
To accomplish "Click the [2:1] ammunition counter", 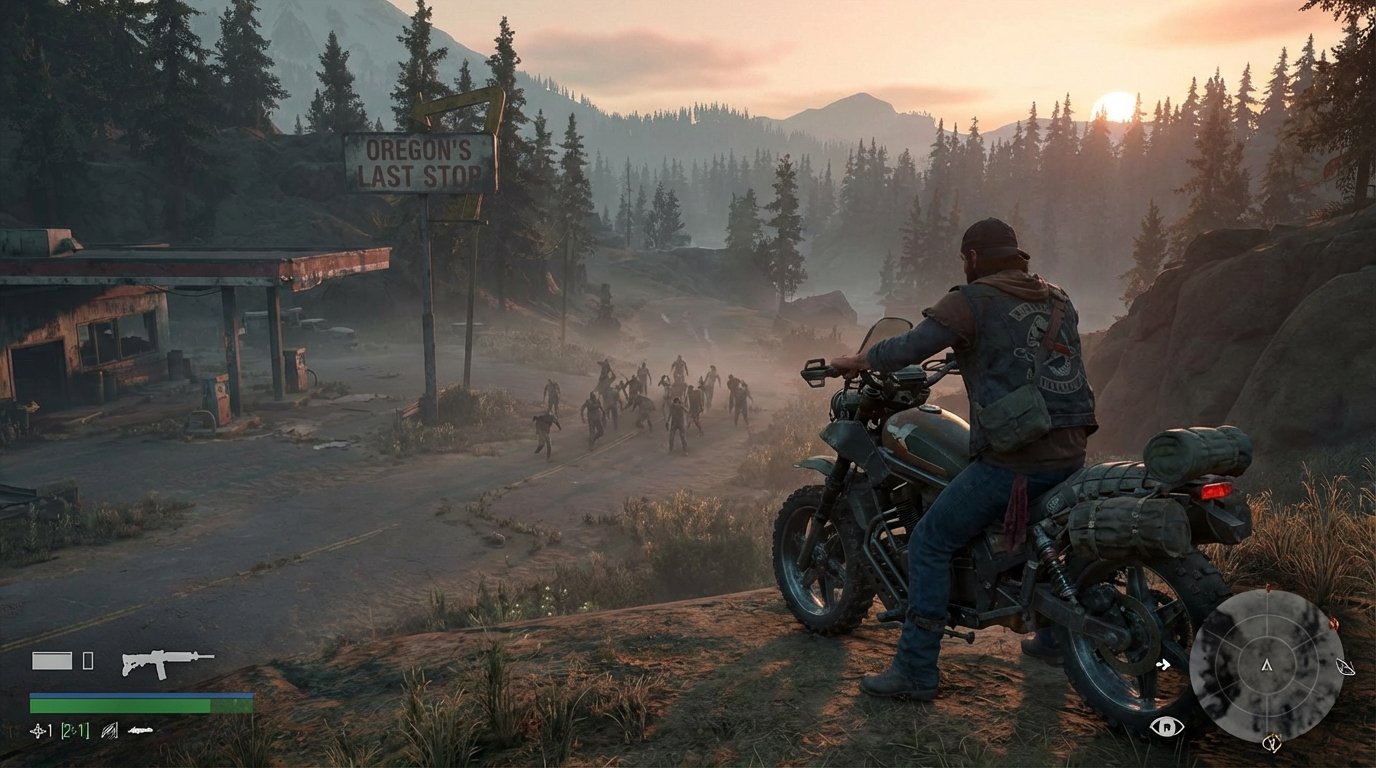I will click(x=74, y=731).
